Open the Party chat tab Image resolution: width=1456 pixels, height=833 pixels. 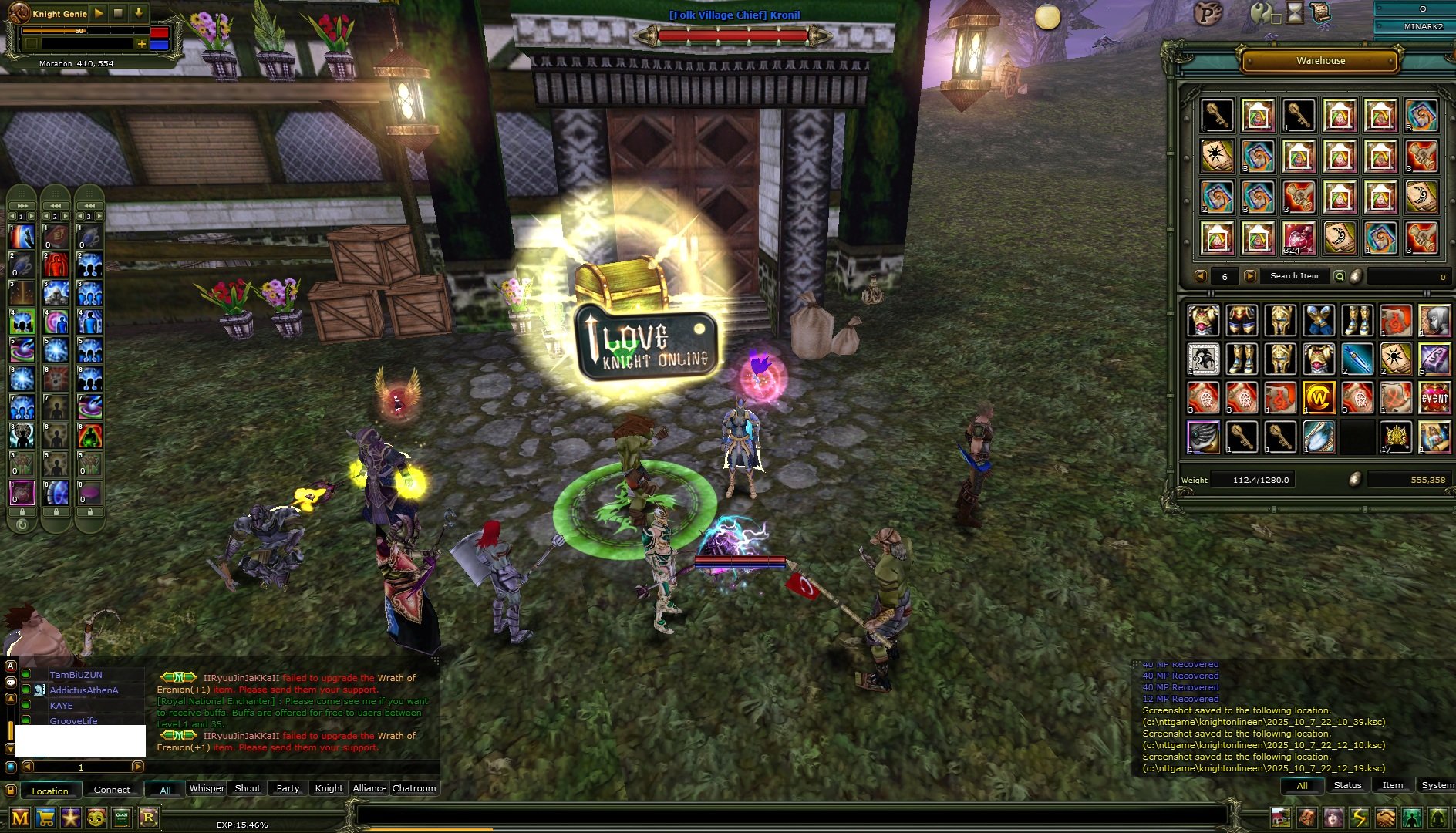click(x=288, y=788)
